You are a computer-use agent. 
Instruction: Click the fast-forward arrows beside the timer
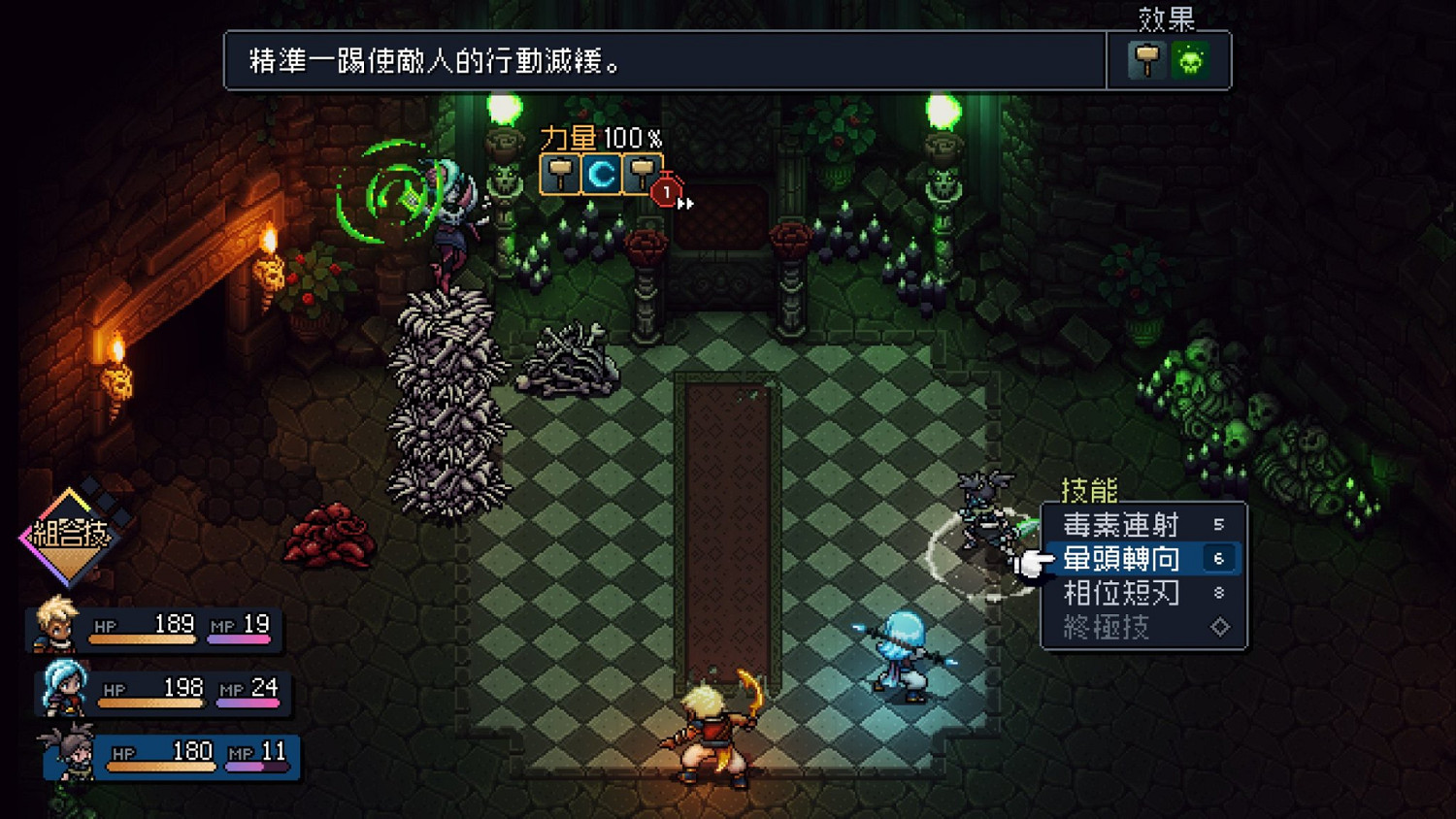click(x=686, y=202)
